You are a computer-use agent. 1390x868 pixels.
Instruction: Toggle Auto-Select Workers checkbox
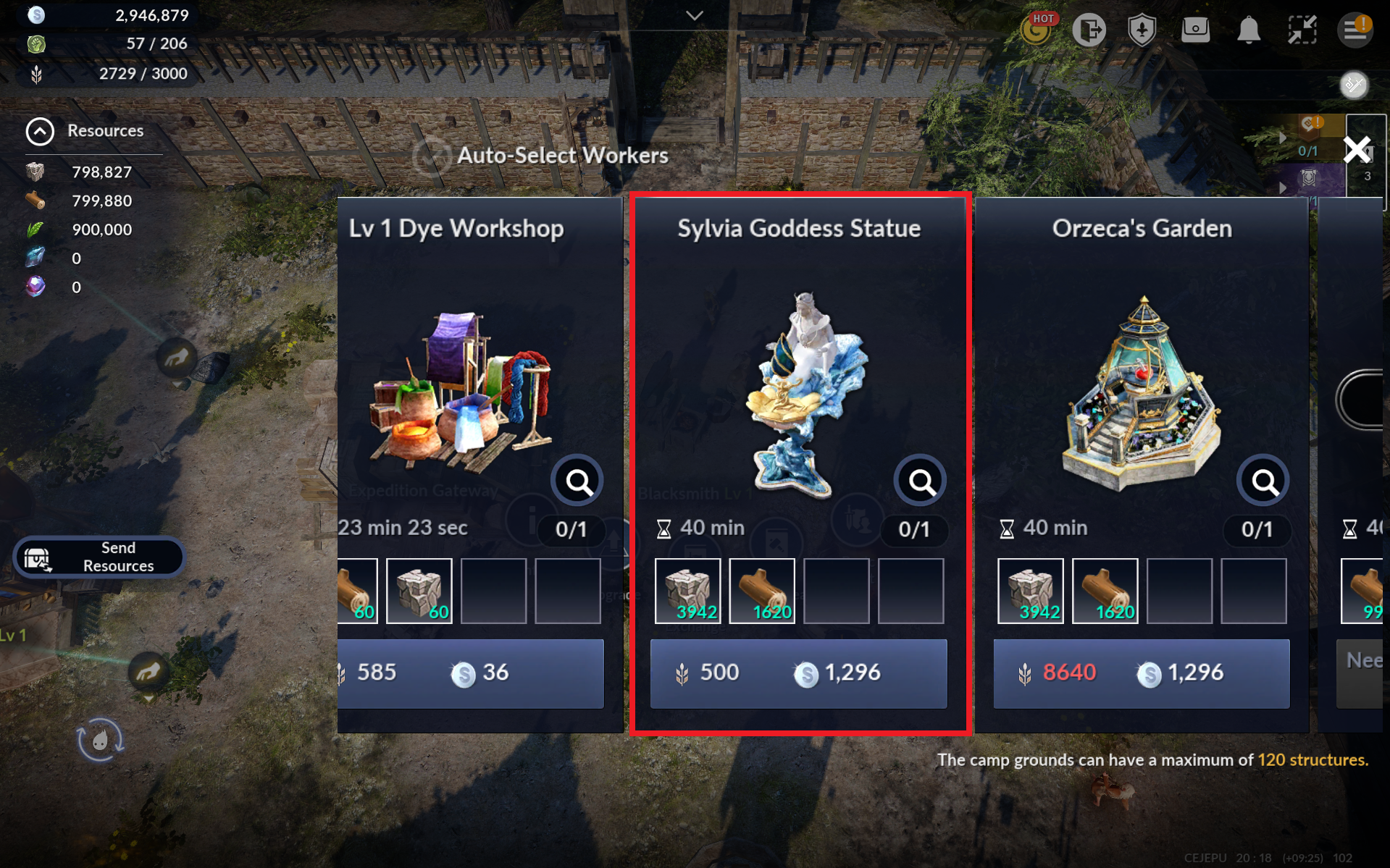(432, 156)
